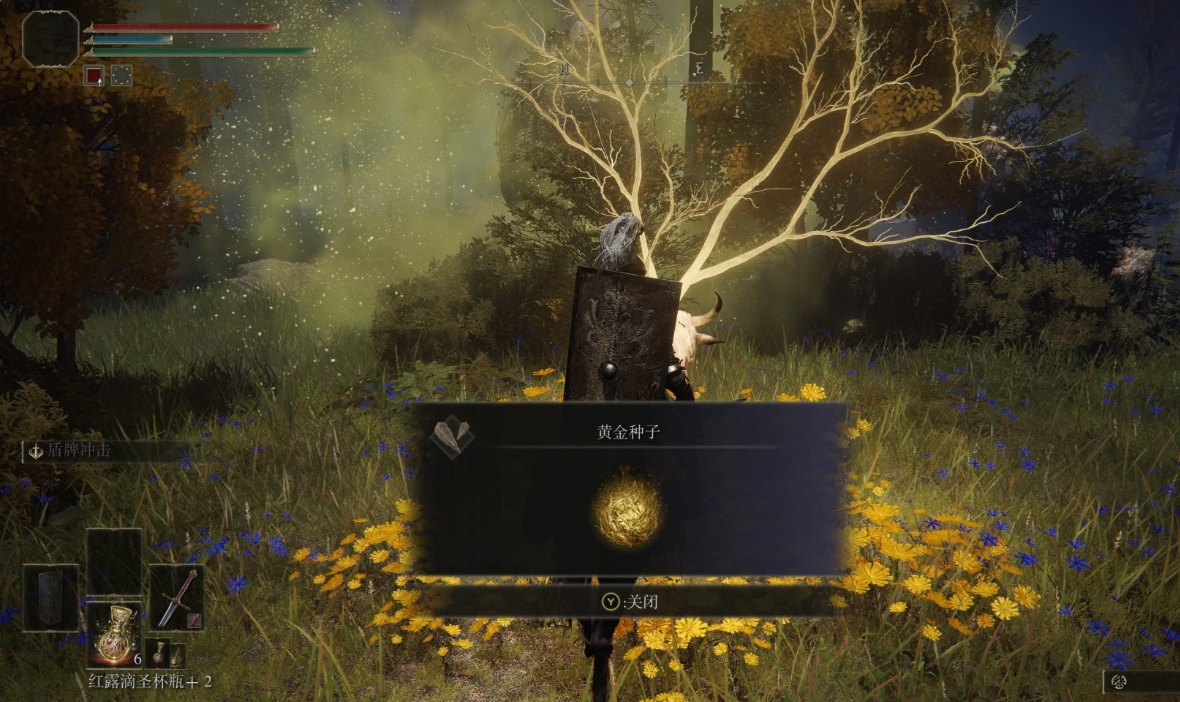1180x702 pixels.
Task: Select the Flask of Crimson Tears slot
Action: (x=113, y=634)
